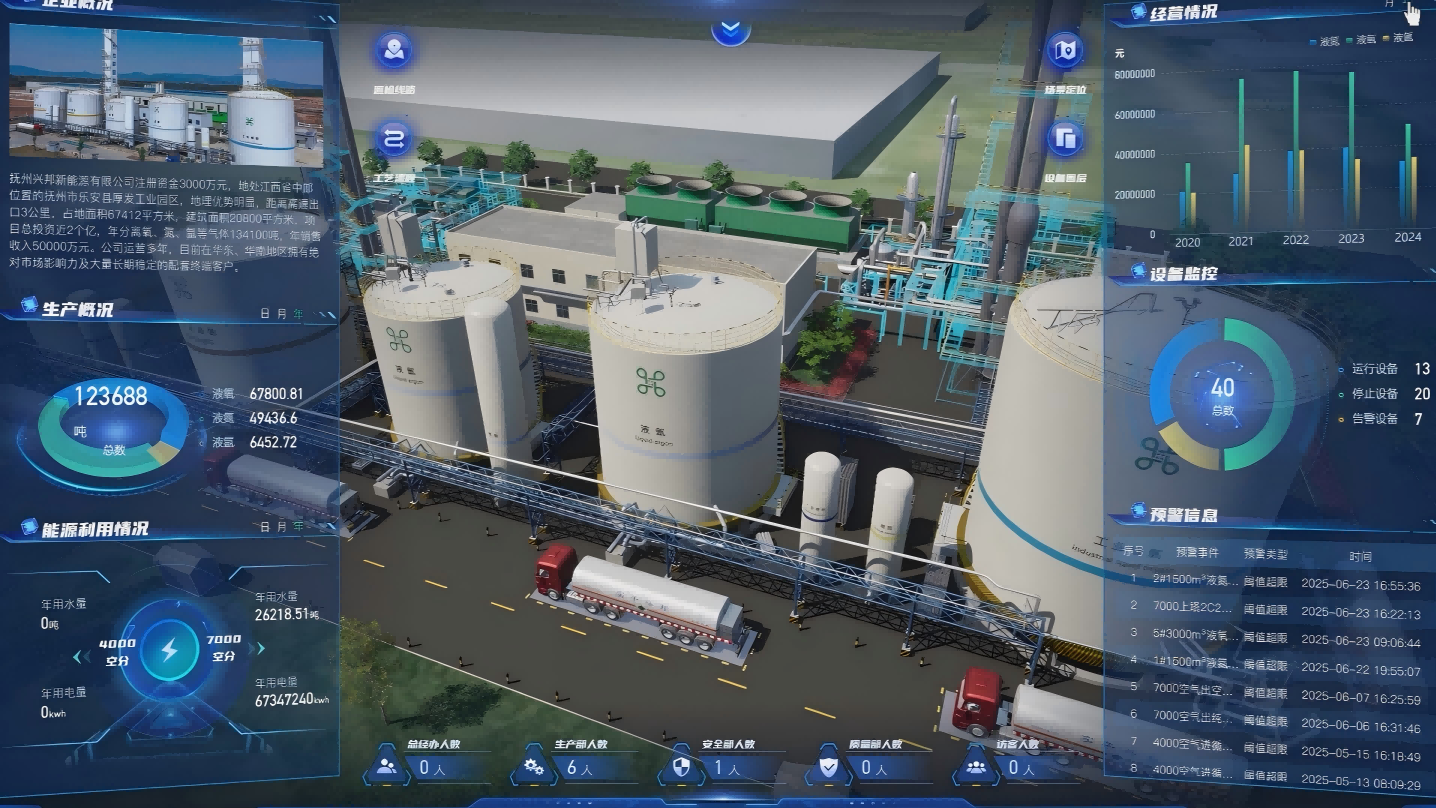Open the 设备图层 equipment layers button
The height and width of the screenshot is (808, 1436).
click(x=1065, y=138)
